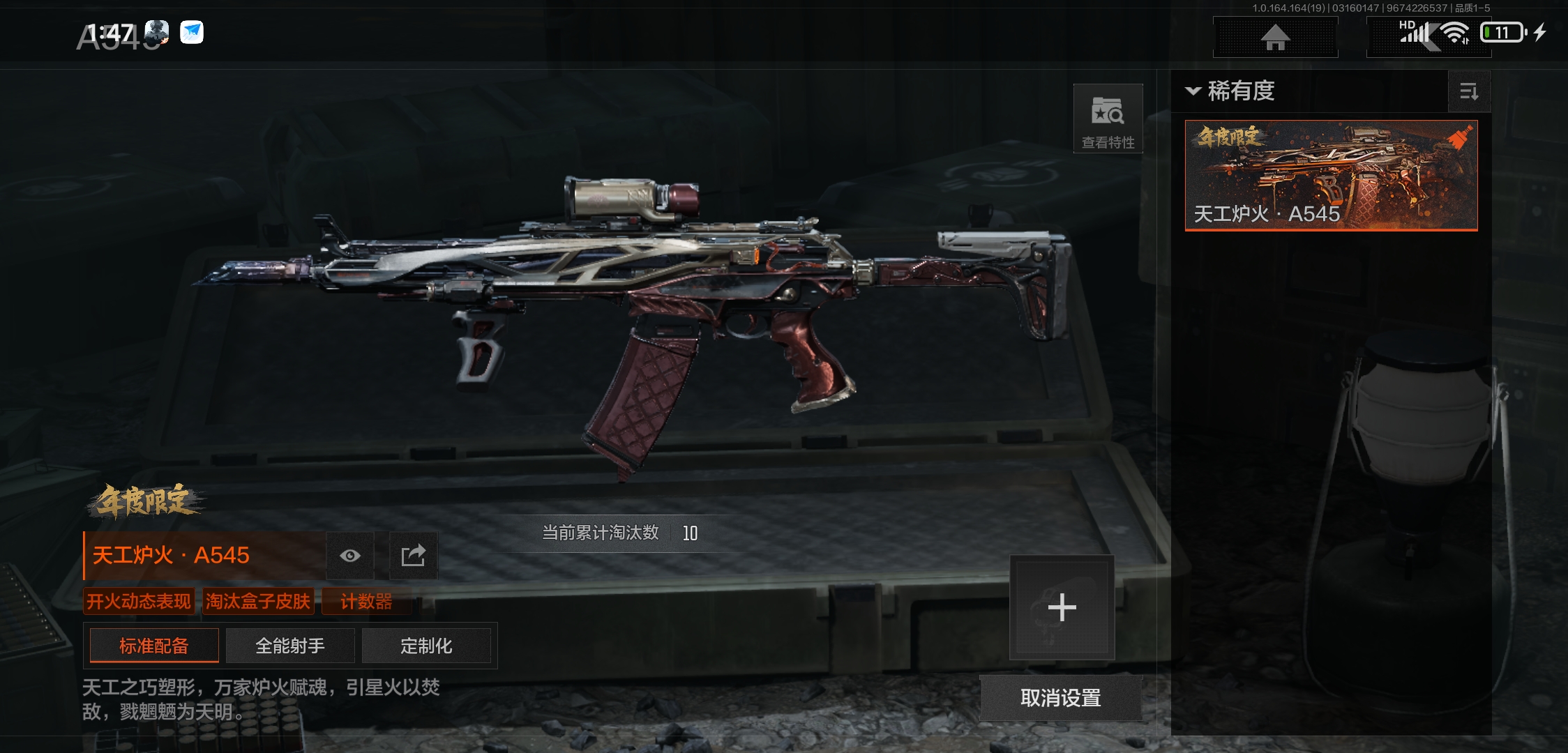Show the 淘汰盒子皮肤 tag details
The width and height of the screenshot is (1568, 753).
[x=258, y=601]
